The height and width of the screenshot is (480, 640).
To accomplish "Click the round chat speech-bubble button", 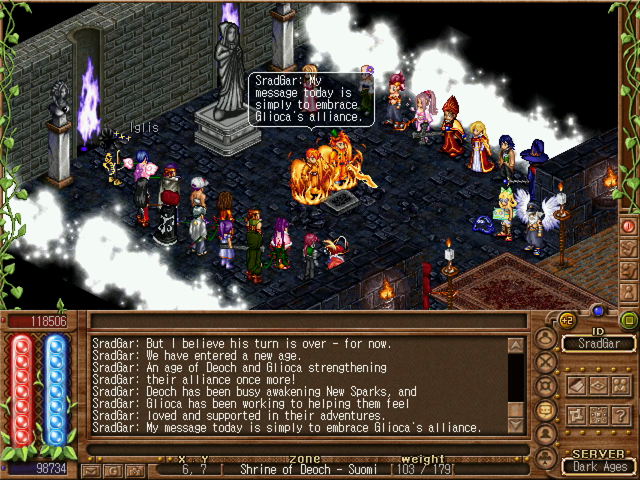I will coord(546,410).
